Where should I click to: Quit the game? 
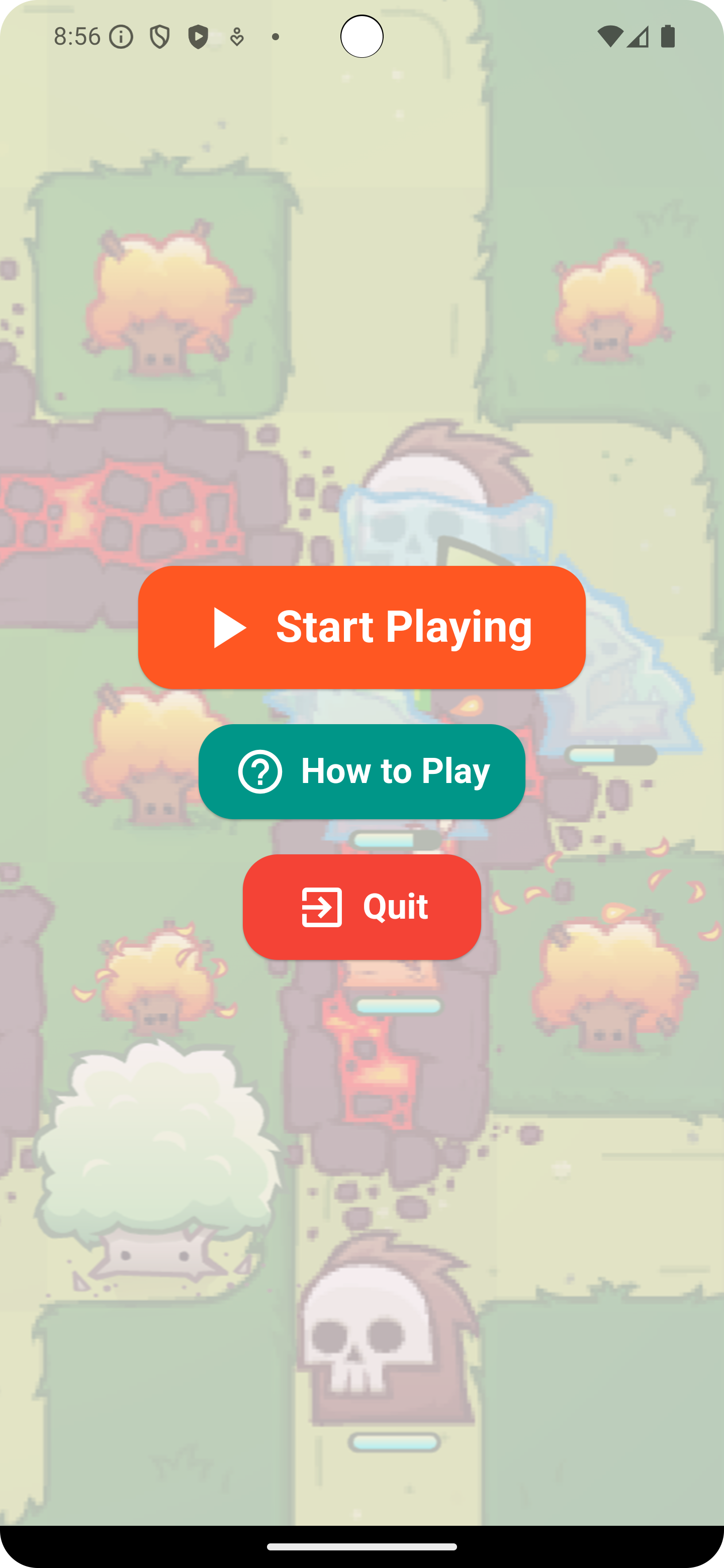tap(361, 907)
